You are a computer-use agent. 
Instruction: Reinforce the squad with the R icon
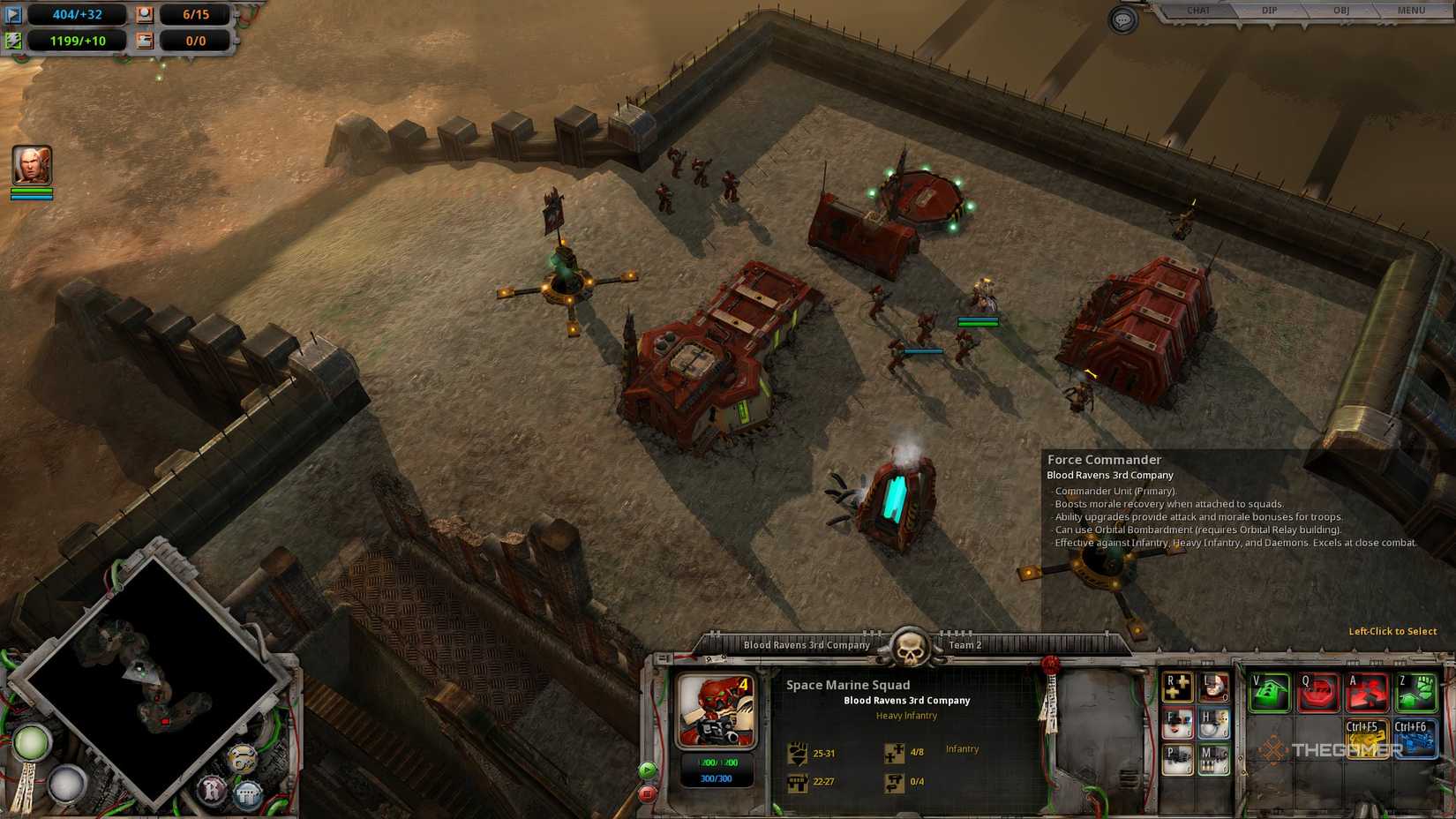[x=1177, y=688]
